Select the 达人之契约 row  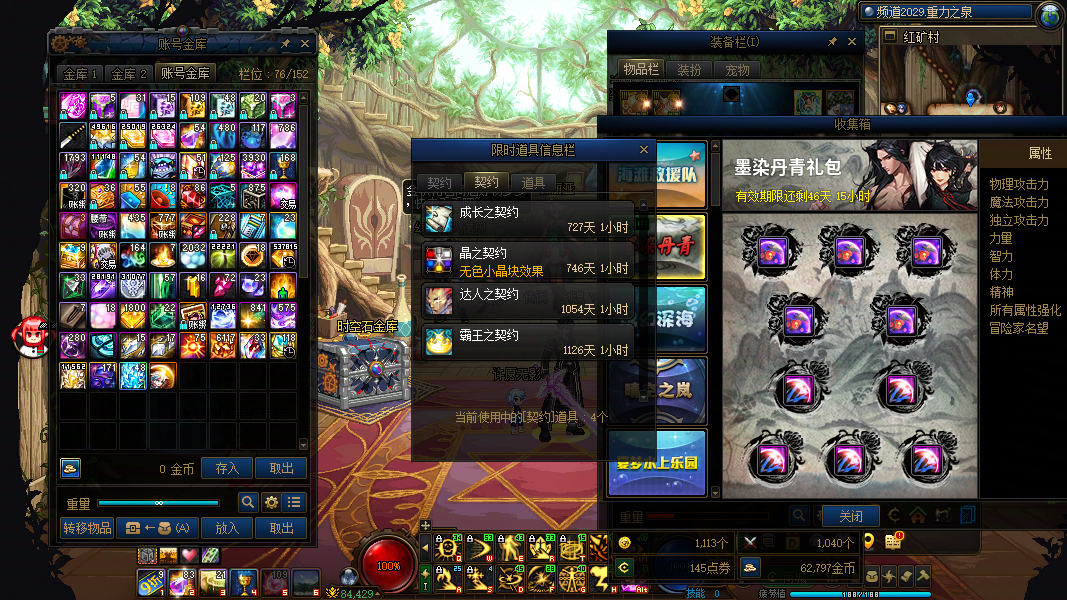[528, 302]
